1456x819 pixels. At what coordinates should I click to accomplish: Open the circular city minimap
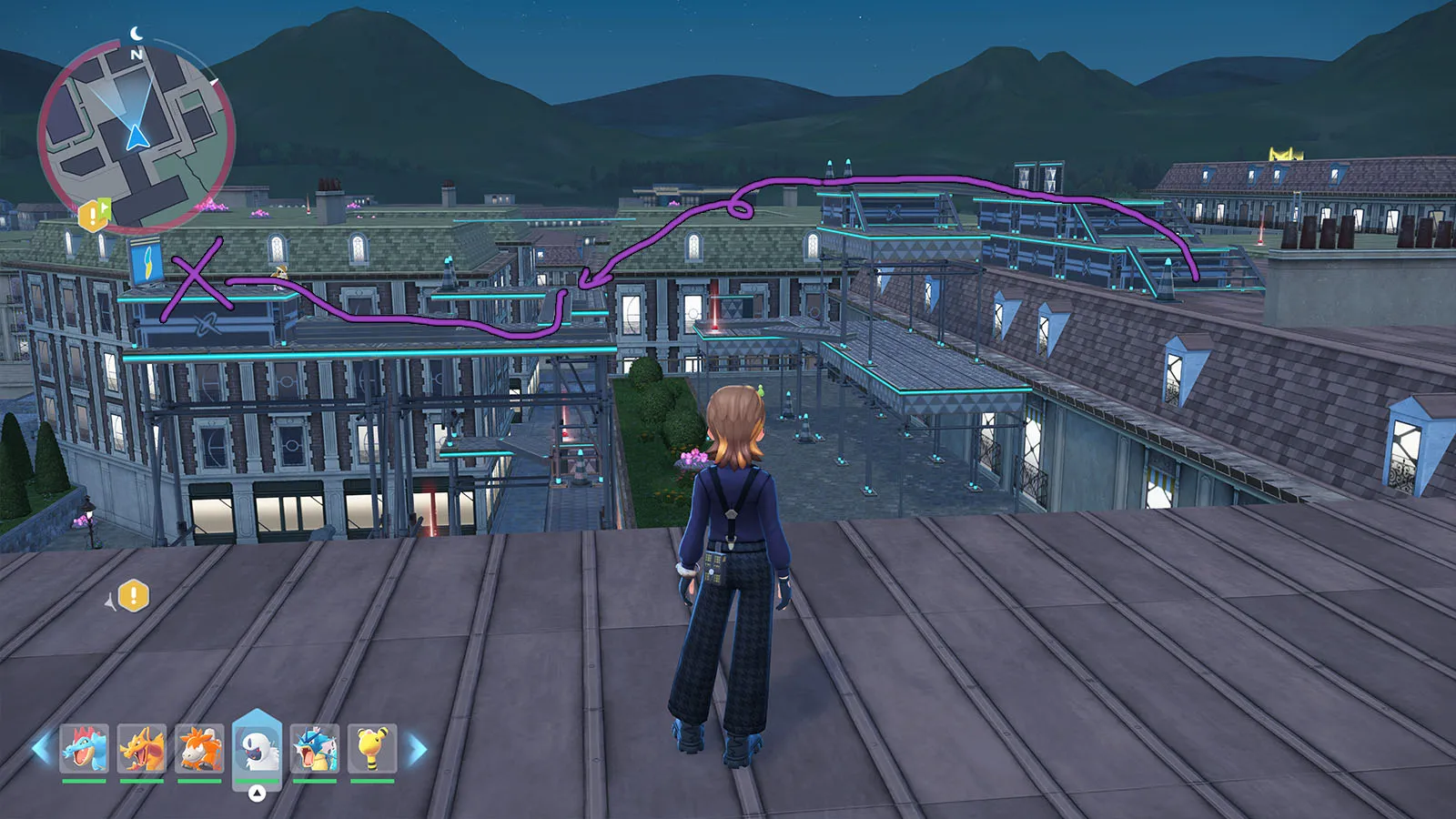[x=136, y=136]
